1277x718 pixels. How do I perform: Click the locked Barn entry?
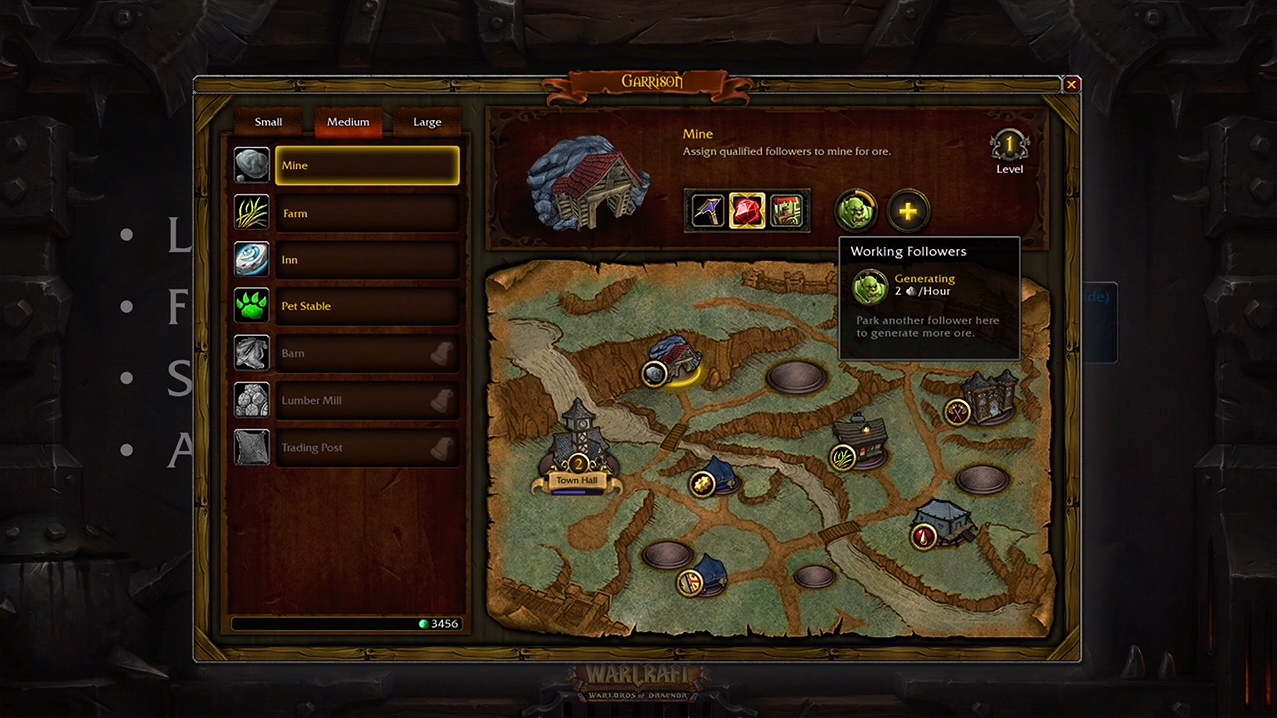[x=366, y=353]
